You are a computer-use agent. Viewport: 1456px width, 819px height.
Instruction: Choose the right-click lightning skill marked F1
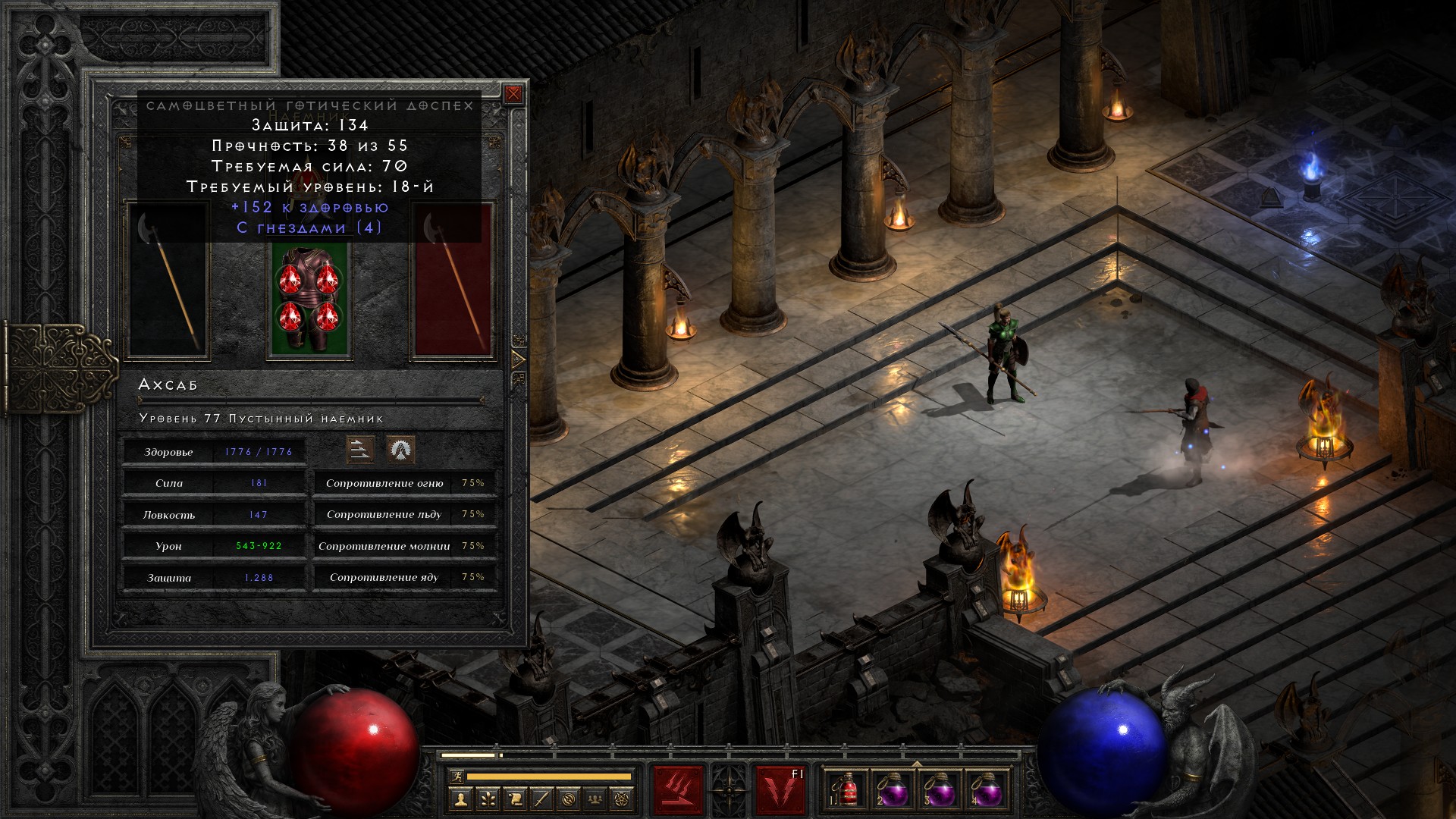(780, 791)
